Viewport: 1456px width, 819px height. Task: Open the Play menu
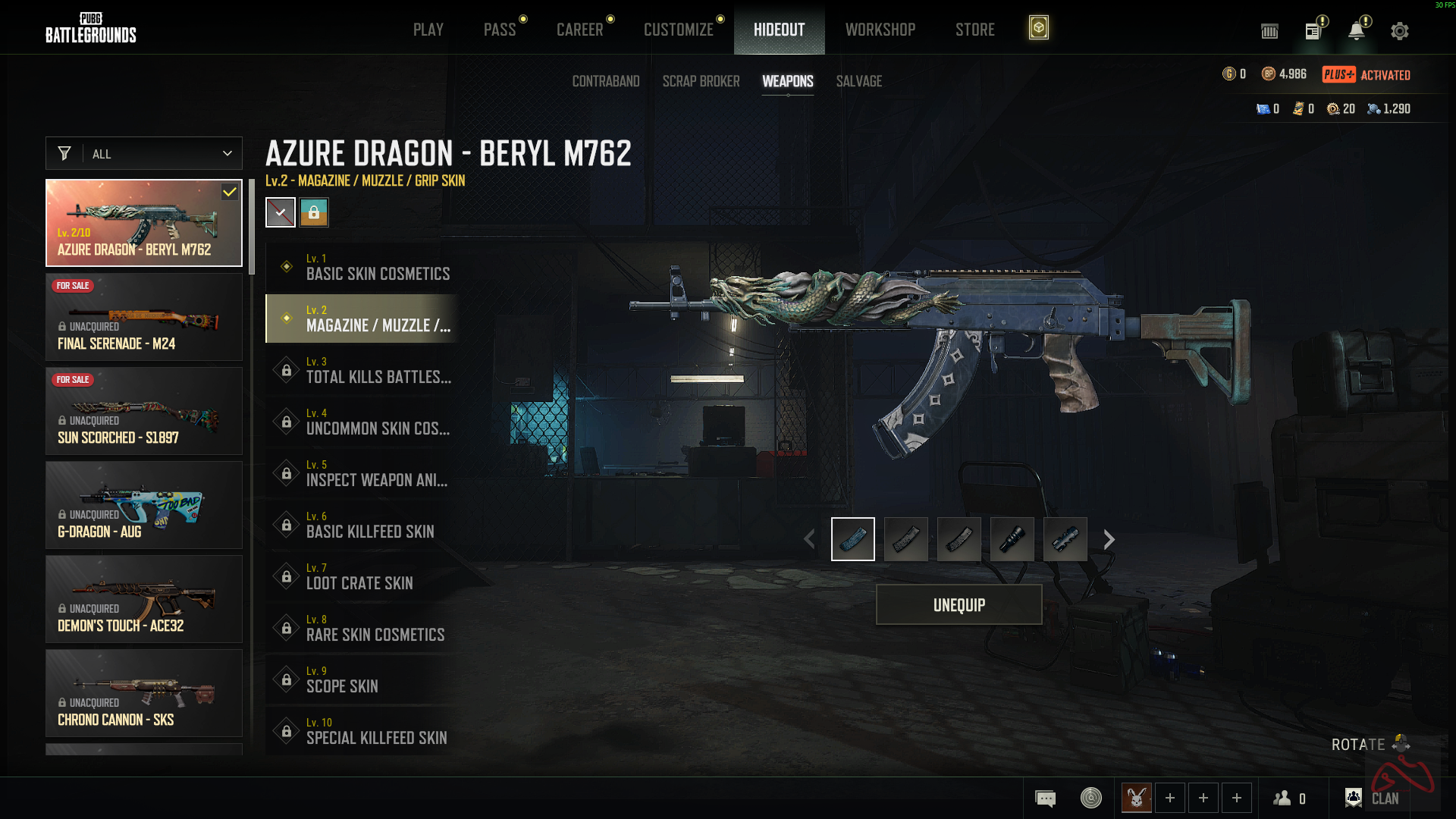pos(428,30)
